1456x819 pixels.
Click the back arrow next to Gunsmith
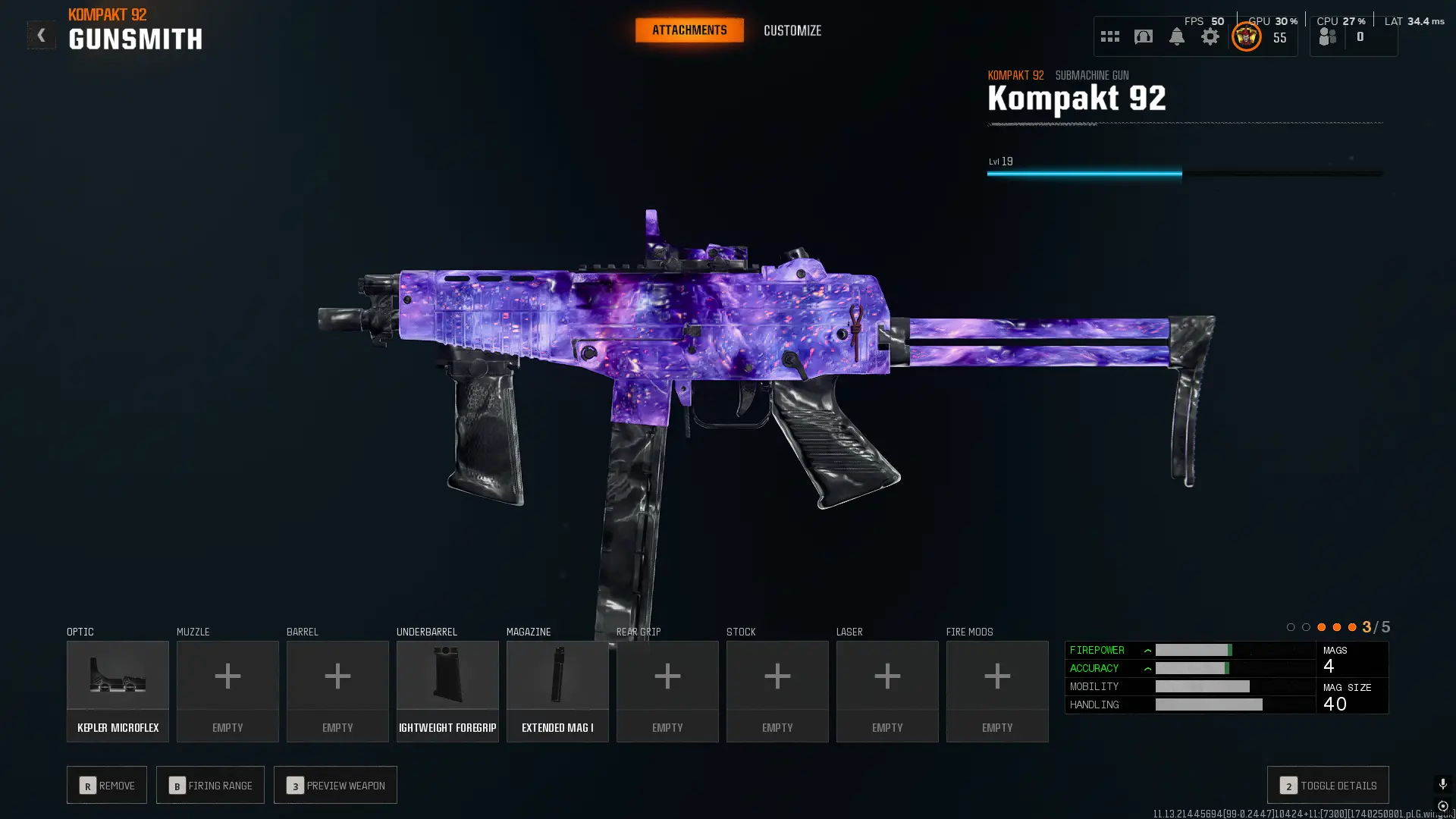(41, 34)
